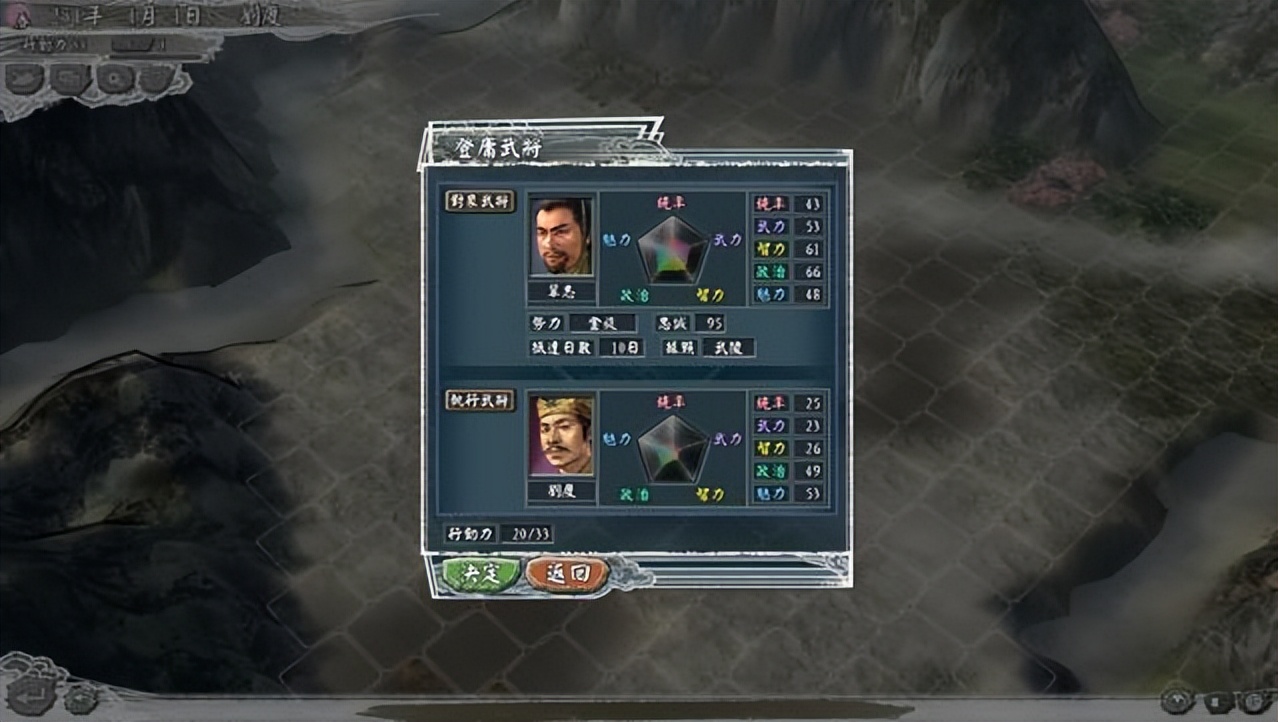Screen dimensions: 1278x722
Task: Confirm the recruitment with the 決定 button
Action: [x=481, y=574]
